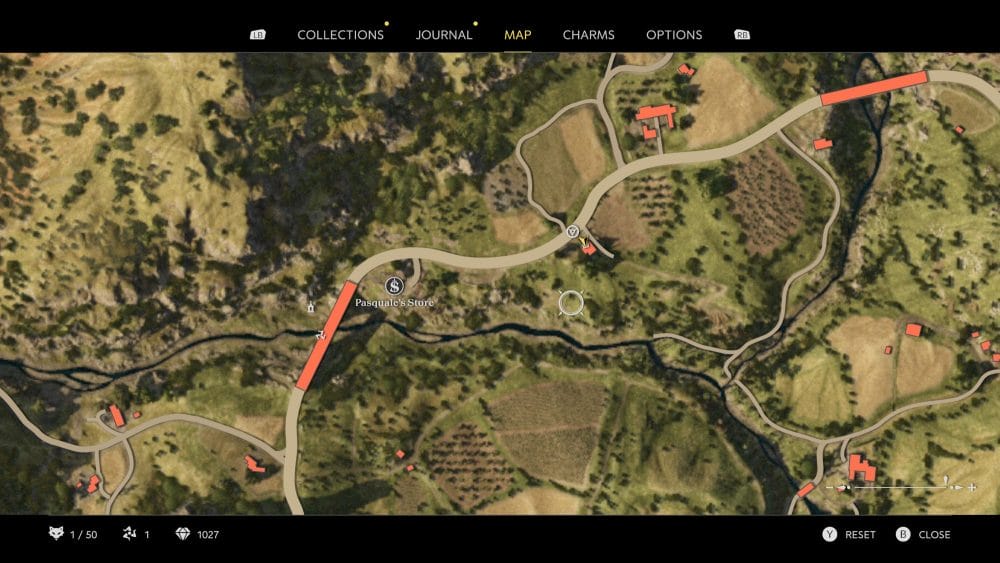
Task: Go to the Charms tab
Action: (x=589, y=35)
